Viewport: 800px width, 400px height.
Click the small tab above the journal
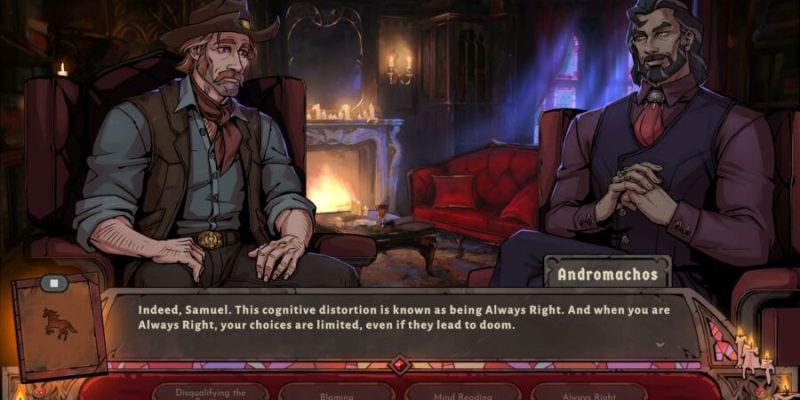55,283
